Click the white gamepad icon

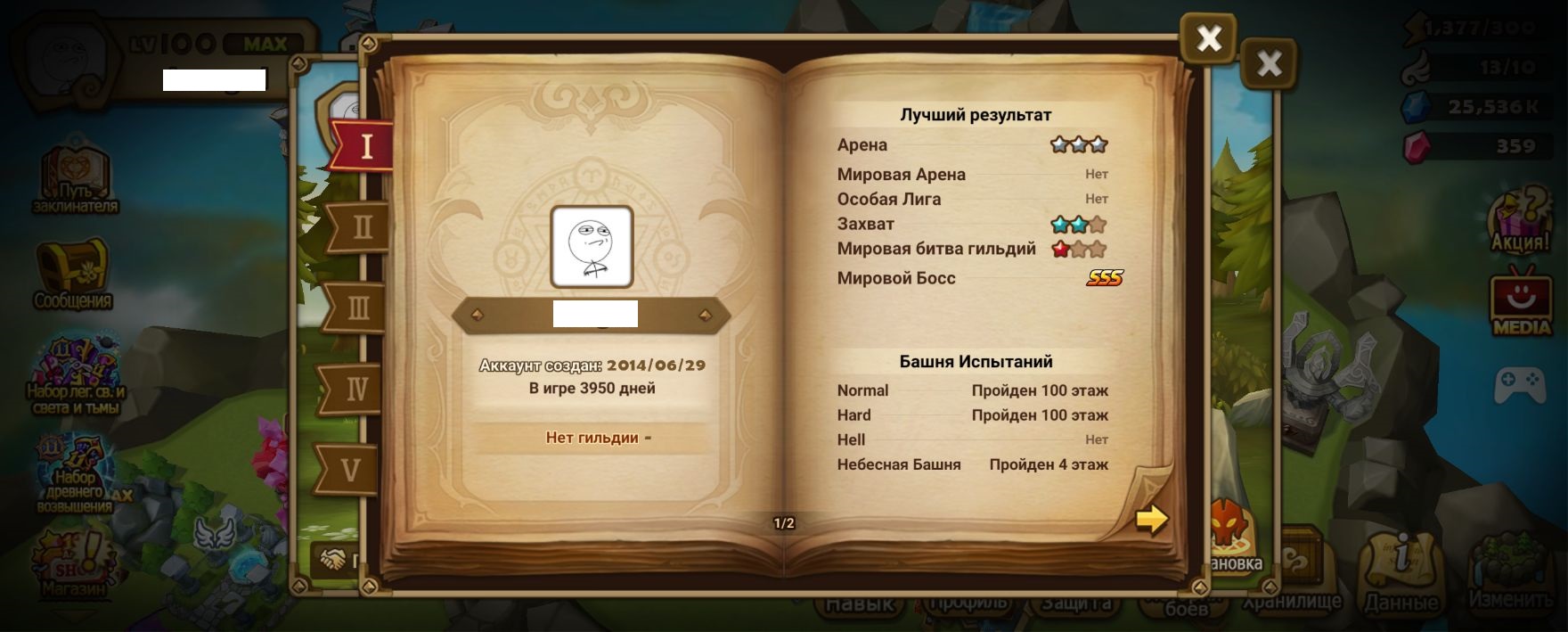pyautogui.click(x=1519, y=384)
